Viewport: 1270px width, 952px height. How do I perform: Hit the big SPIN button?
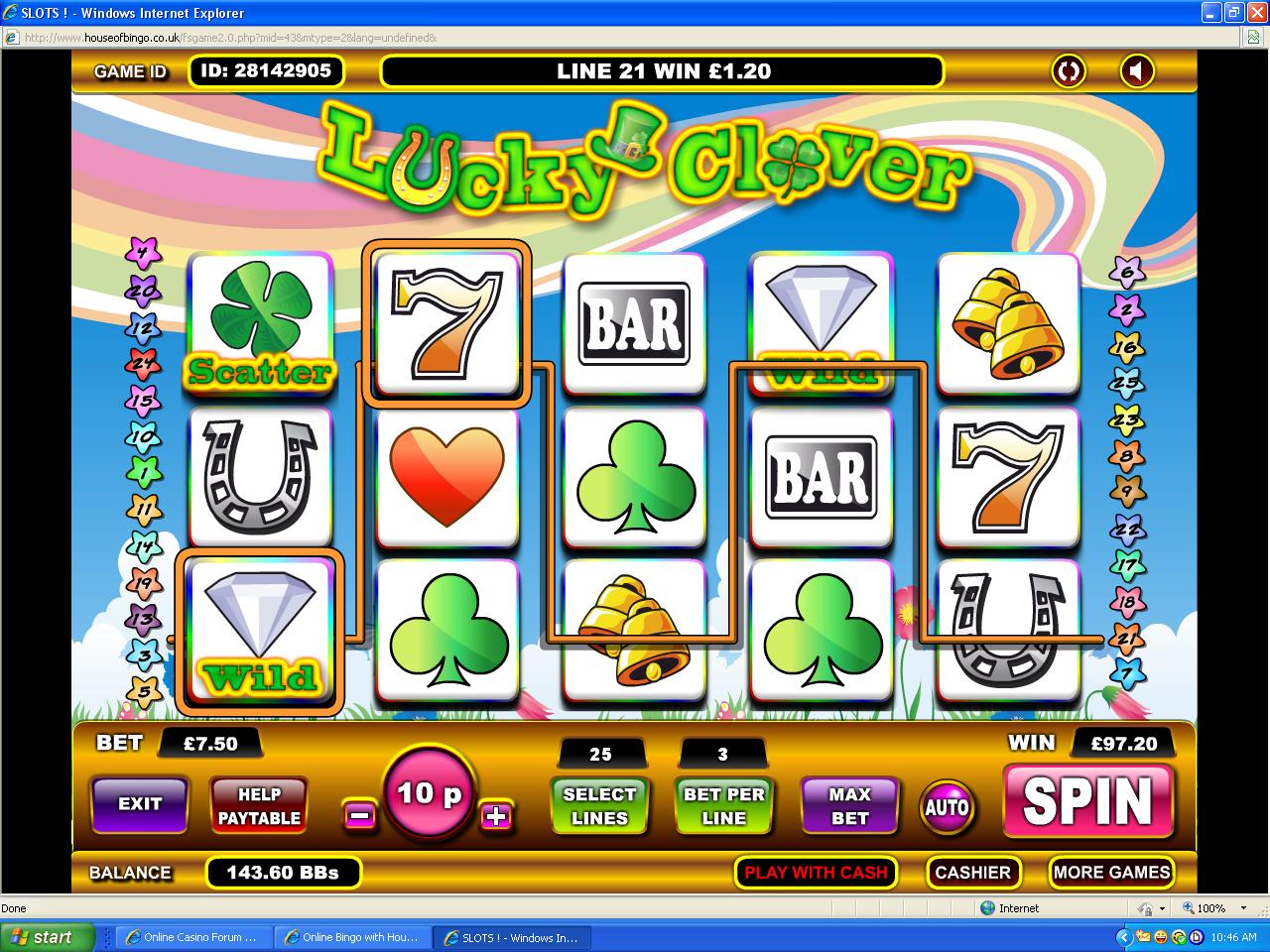(x=1087, y=800)
